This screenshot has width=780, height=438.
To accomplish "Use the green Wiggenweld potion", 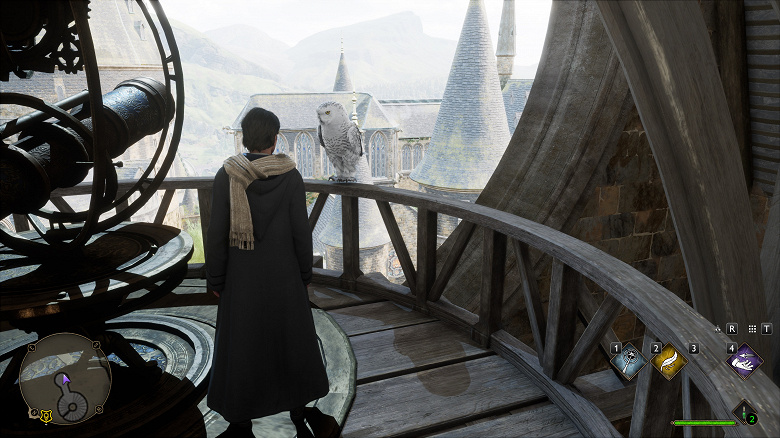I will [743, 410].
